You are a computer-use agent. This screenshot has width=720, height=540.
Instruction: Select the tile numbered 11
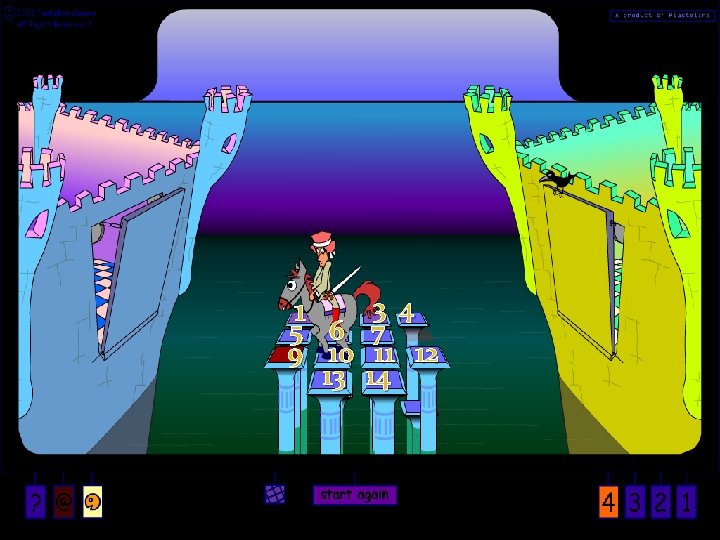point(383,355)
